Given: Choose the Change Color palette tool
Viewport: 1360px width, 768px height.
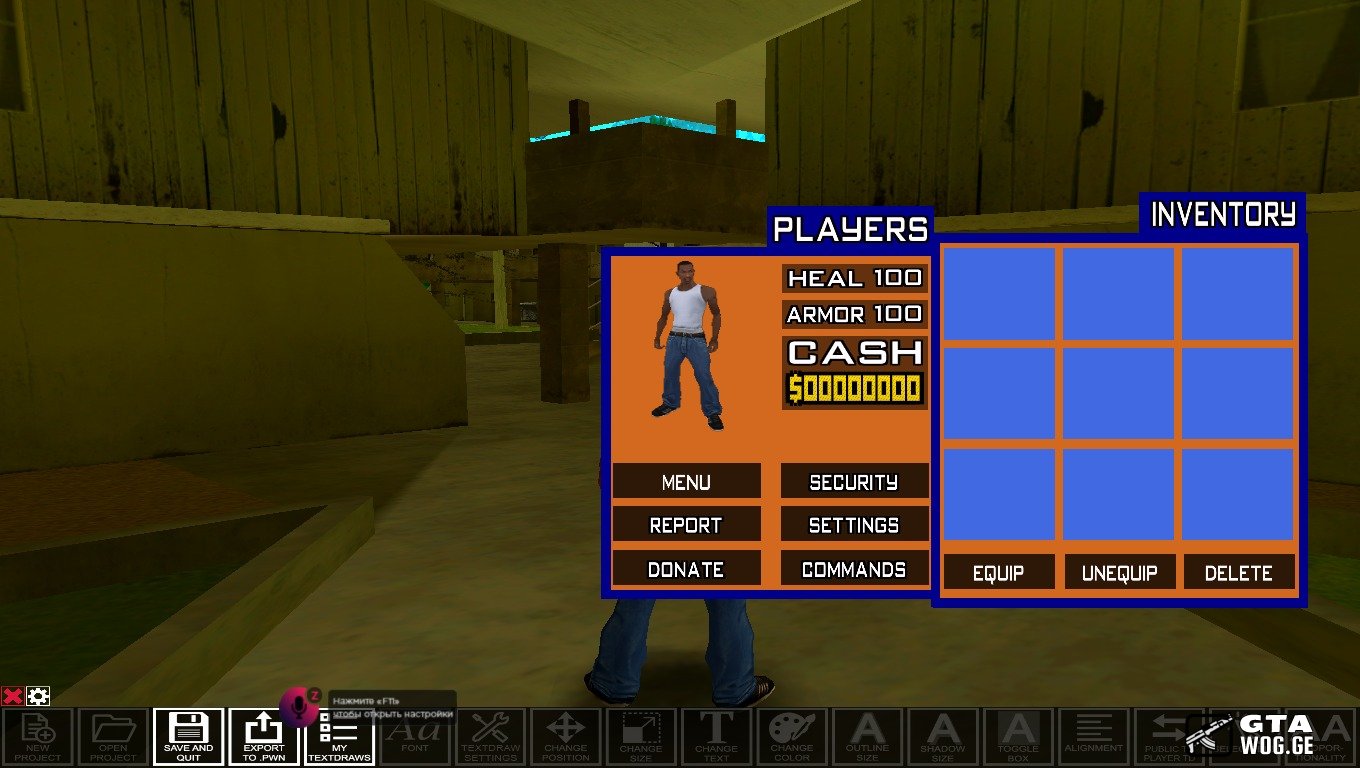Looking at the screenshot, I should pyautogui.click(x=791, y=737).
